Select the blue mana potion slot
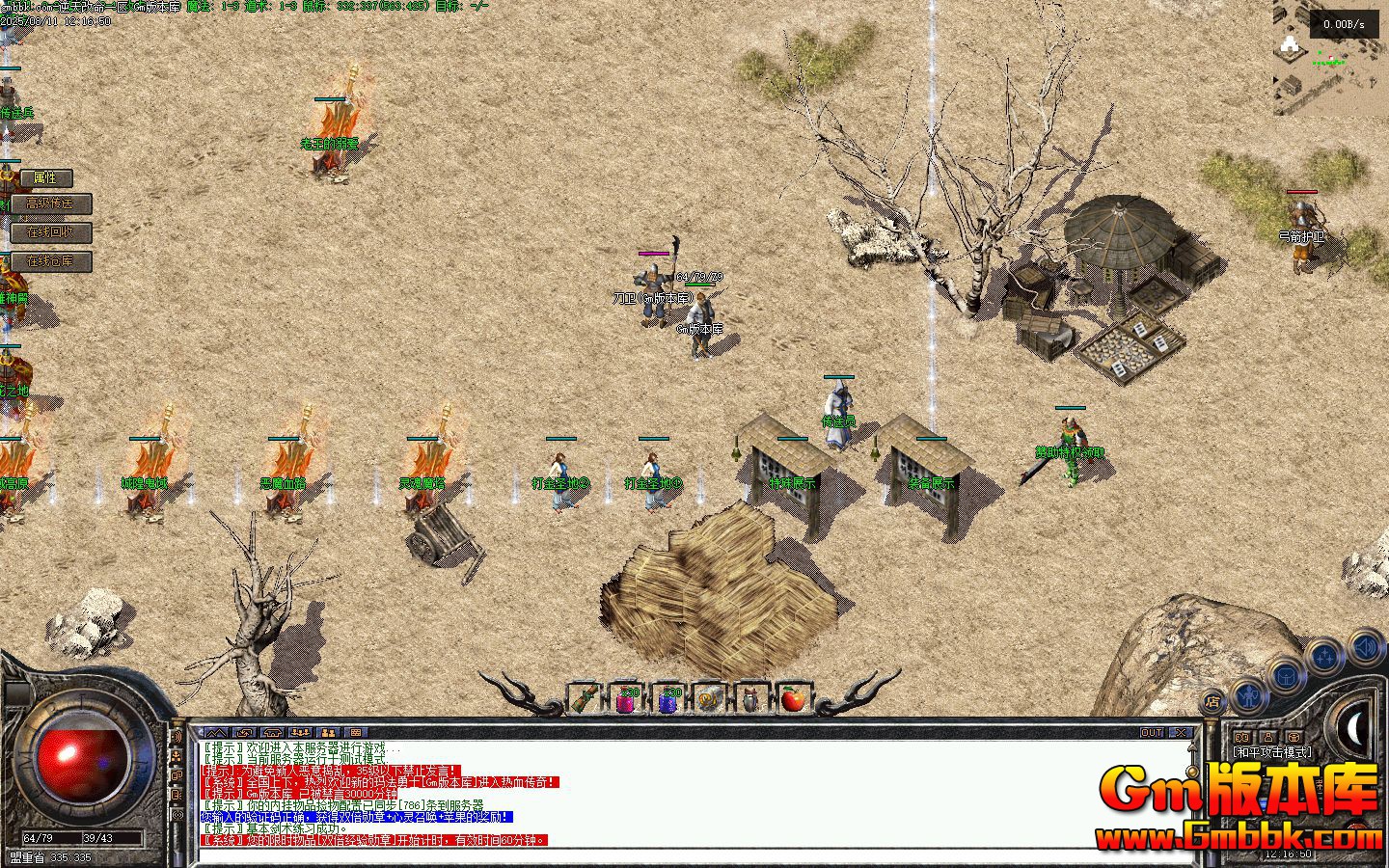 coord(667,699)
